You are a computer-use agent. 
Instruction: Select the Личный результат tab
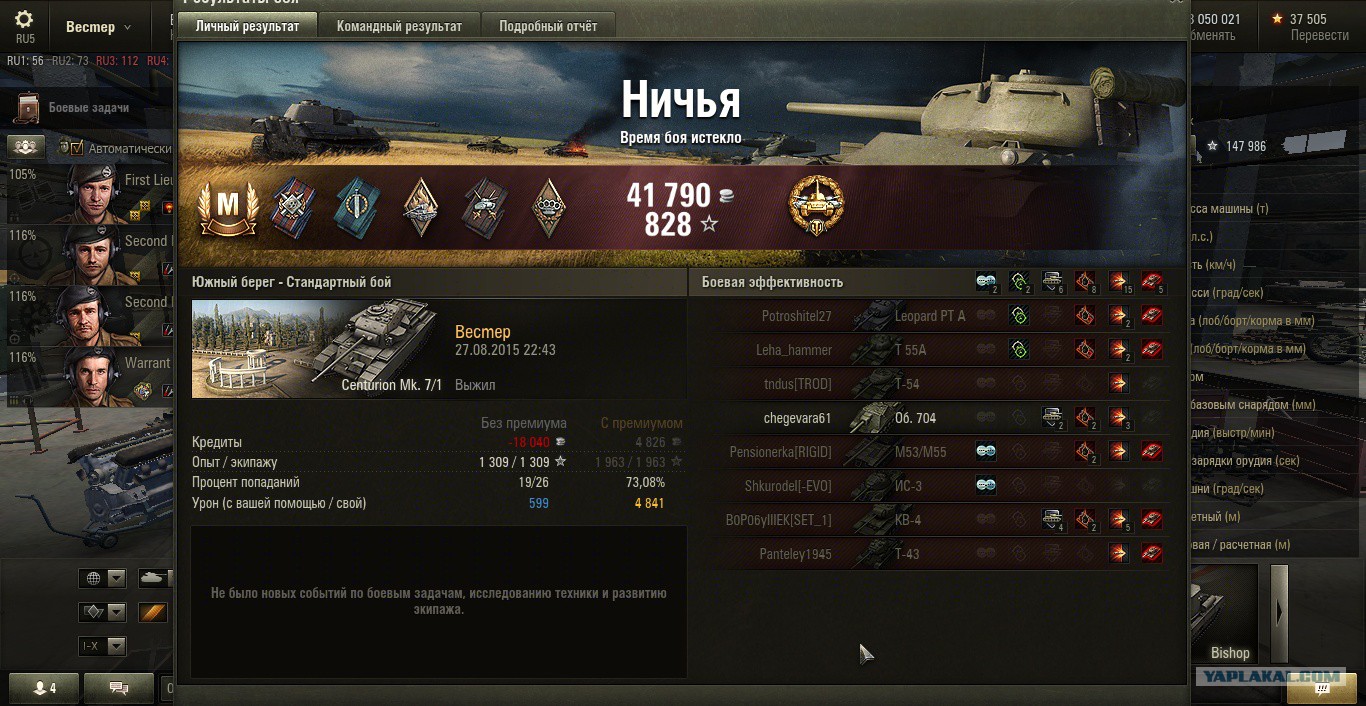click(247, 26)
